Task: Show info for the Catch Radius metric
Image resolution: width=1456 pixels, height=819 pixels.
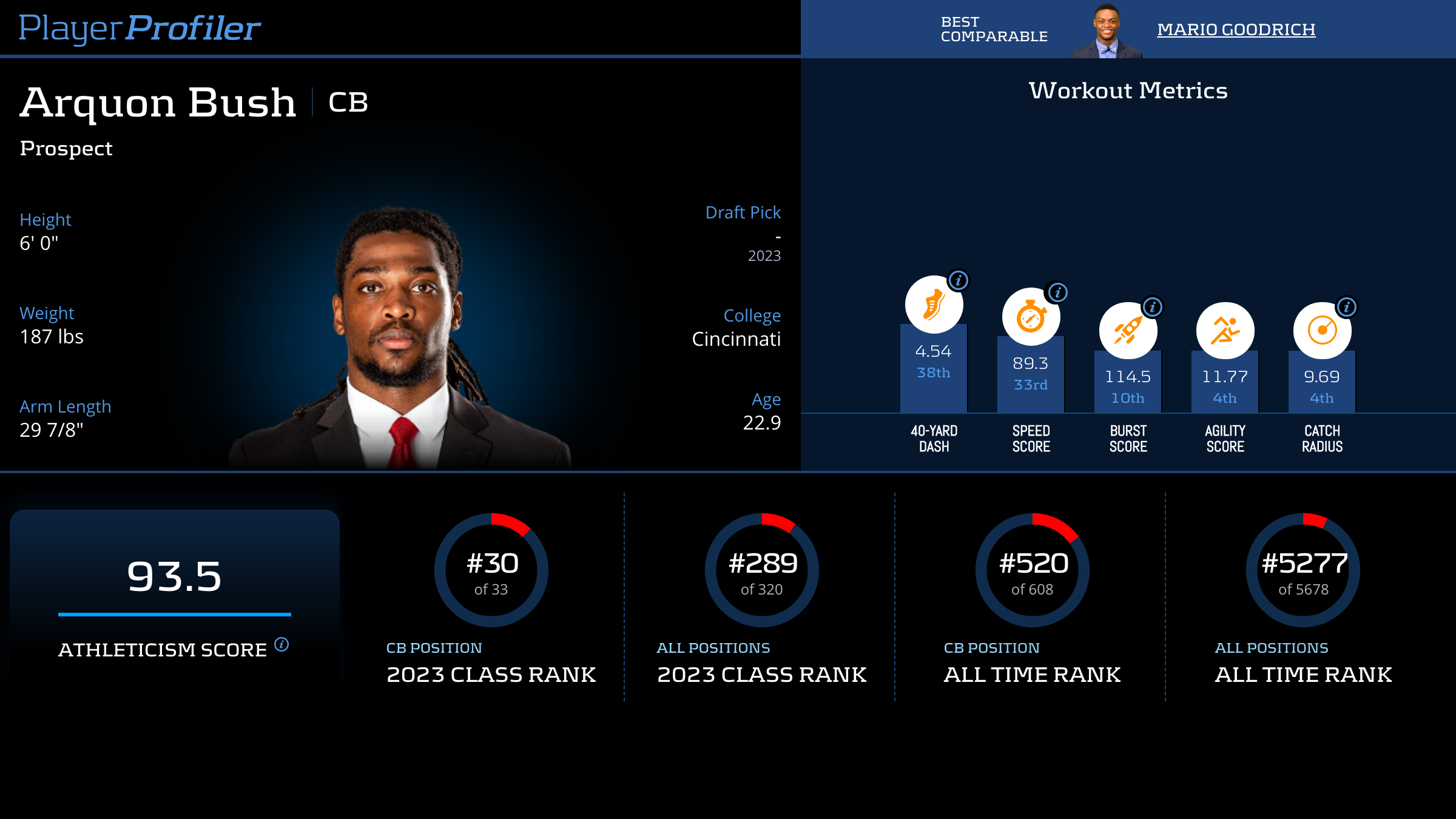Action: (1347, 307)
